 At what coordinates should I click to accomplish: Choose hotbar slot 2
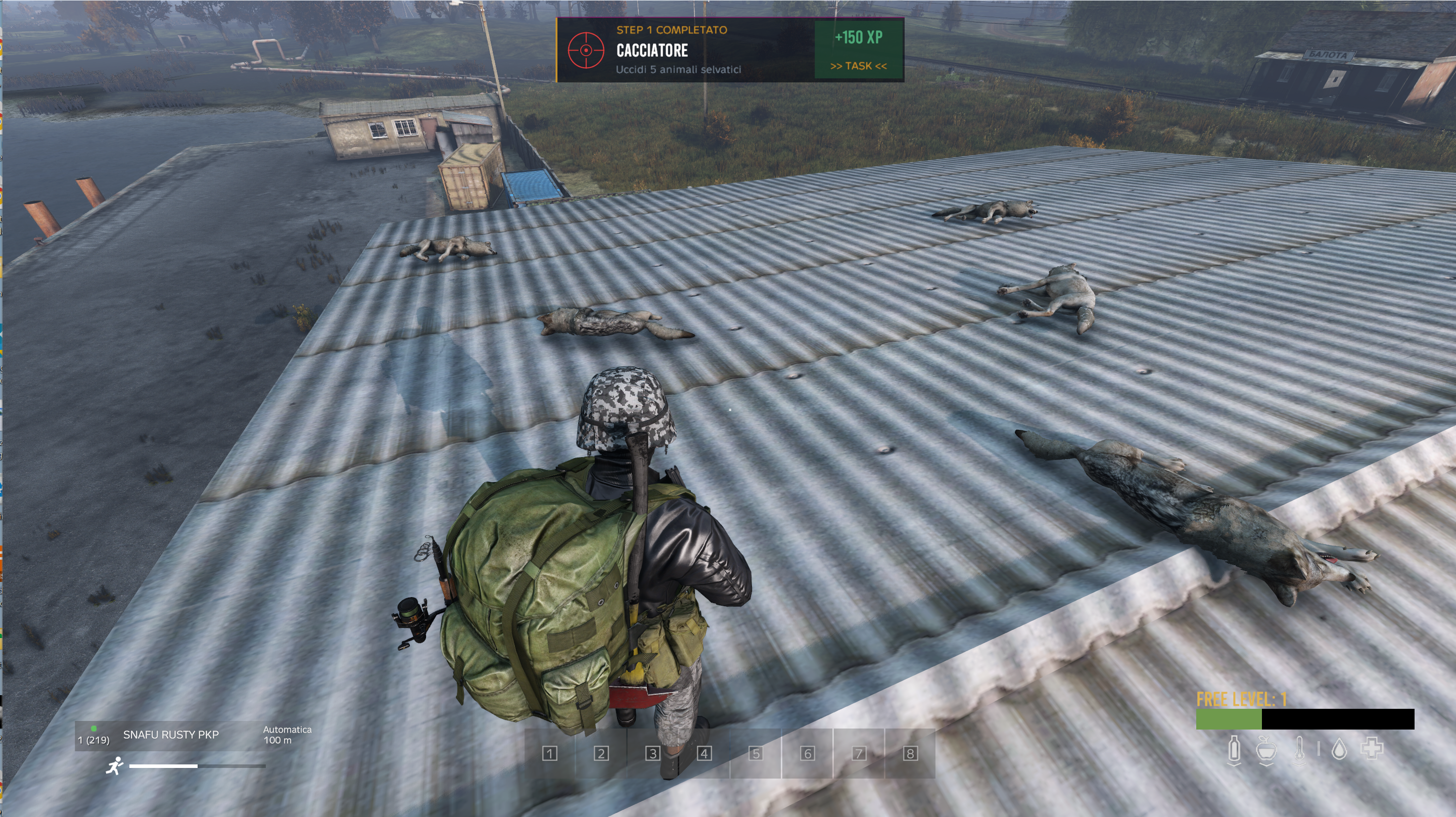[x=601, y=753]
